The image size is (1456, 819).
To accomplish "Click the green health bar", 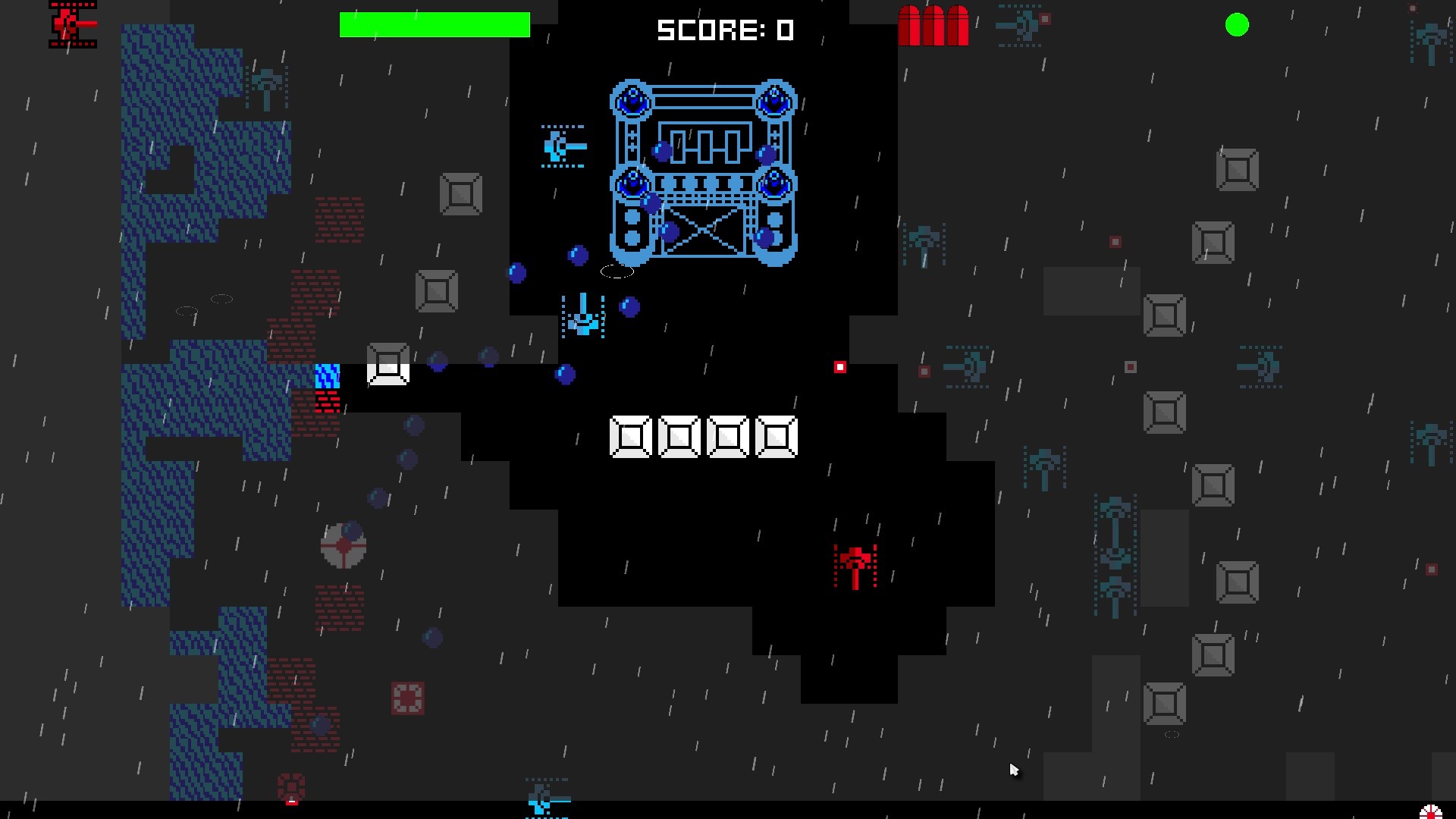I will (x=435, y=24).
